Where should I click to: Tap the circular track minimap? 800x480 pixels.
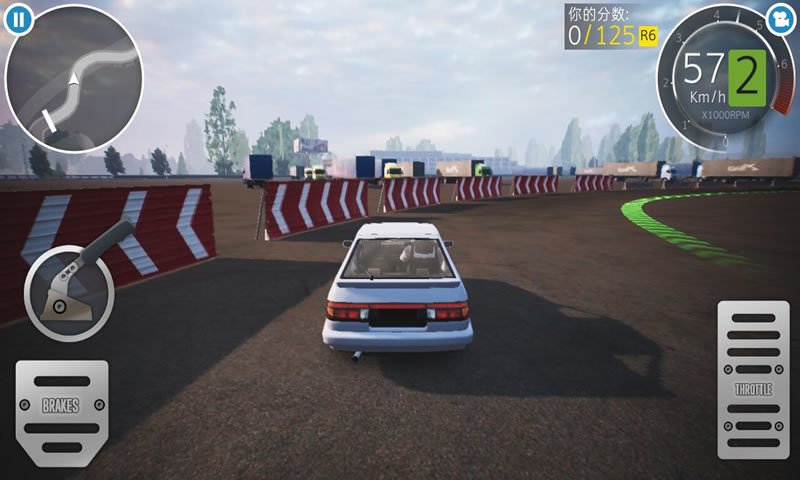pos(74,78)
